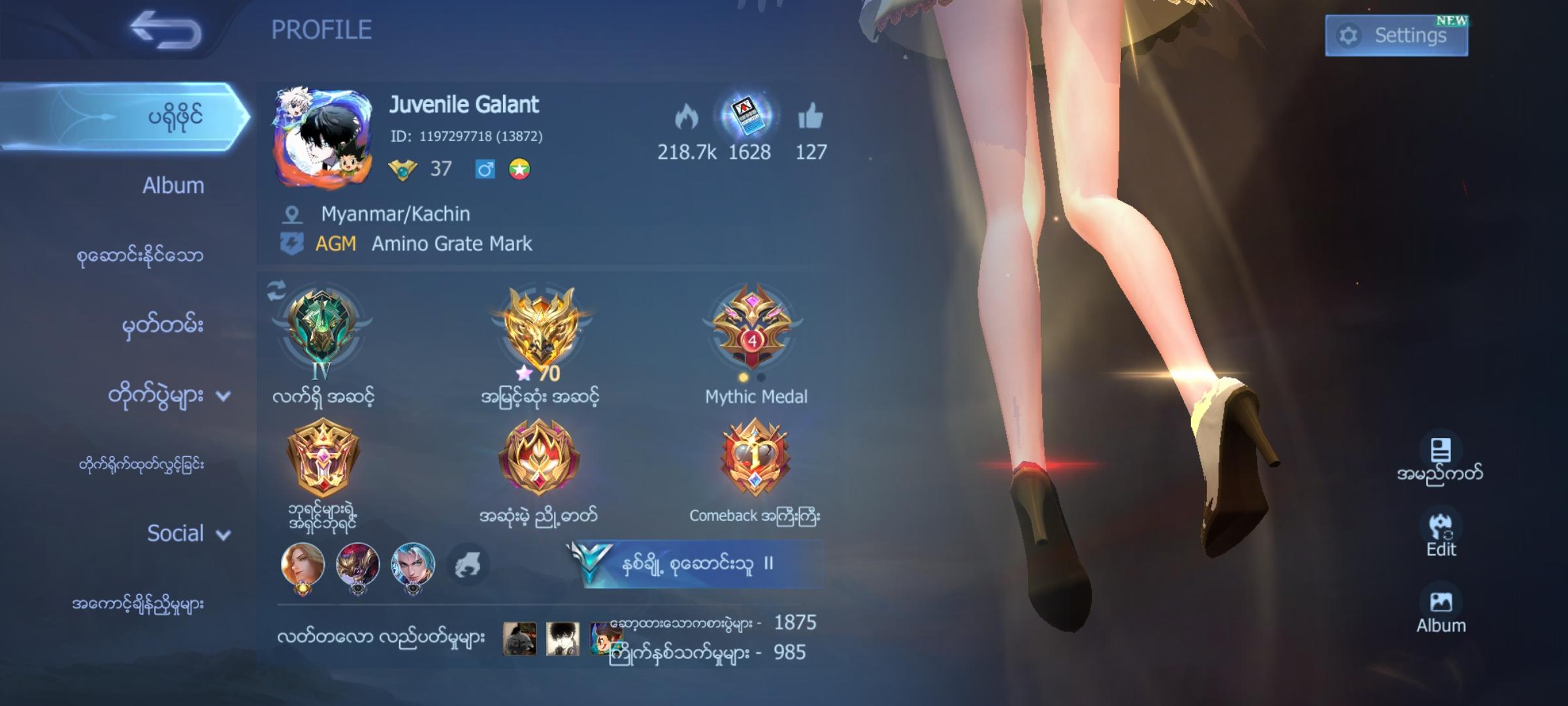Tap the thumbs-up likes icon
The image size is (1568, 706).
[810, 114]
